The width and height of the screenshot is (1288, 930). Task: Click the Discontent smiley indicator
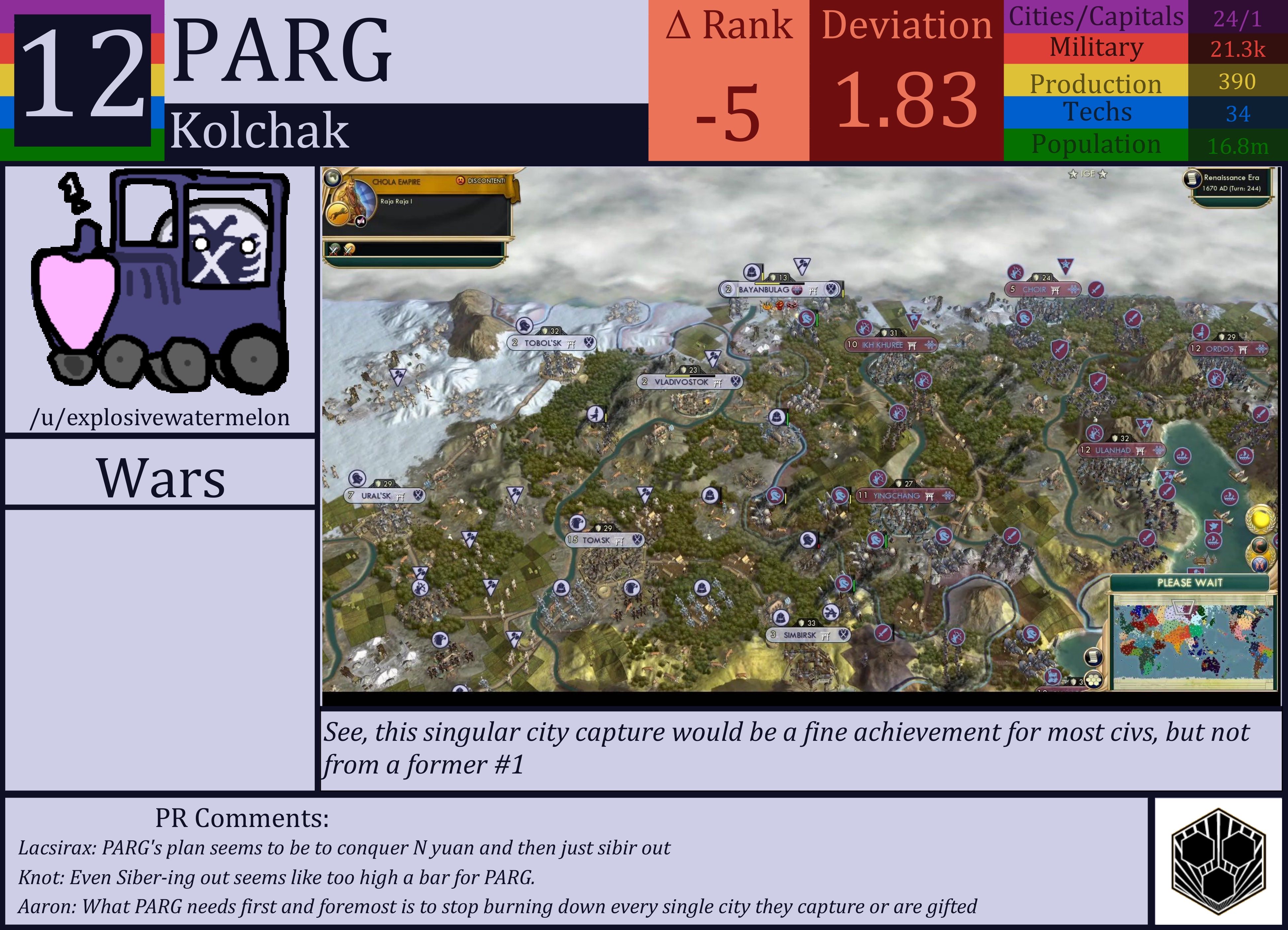[461, 181]
